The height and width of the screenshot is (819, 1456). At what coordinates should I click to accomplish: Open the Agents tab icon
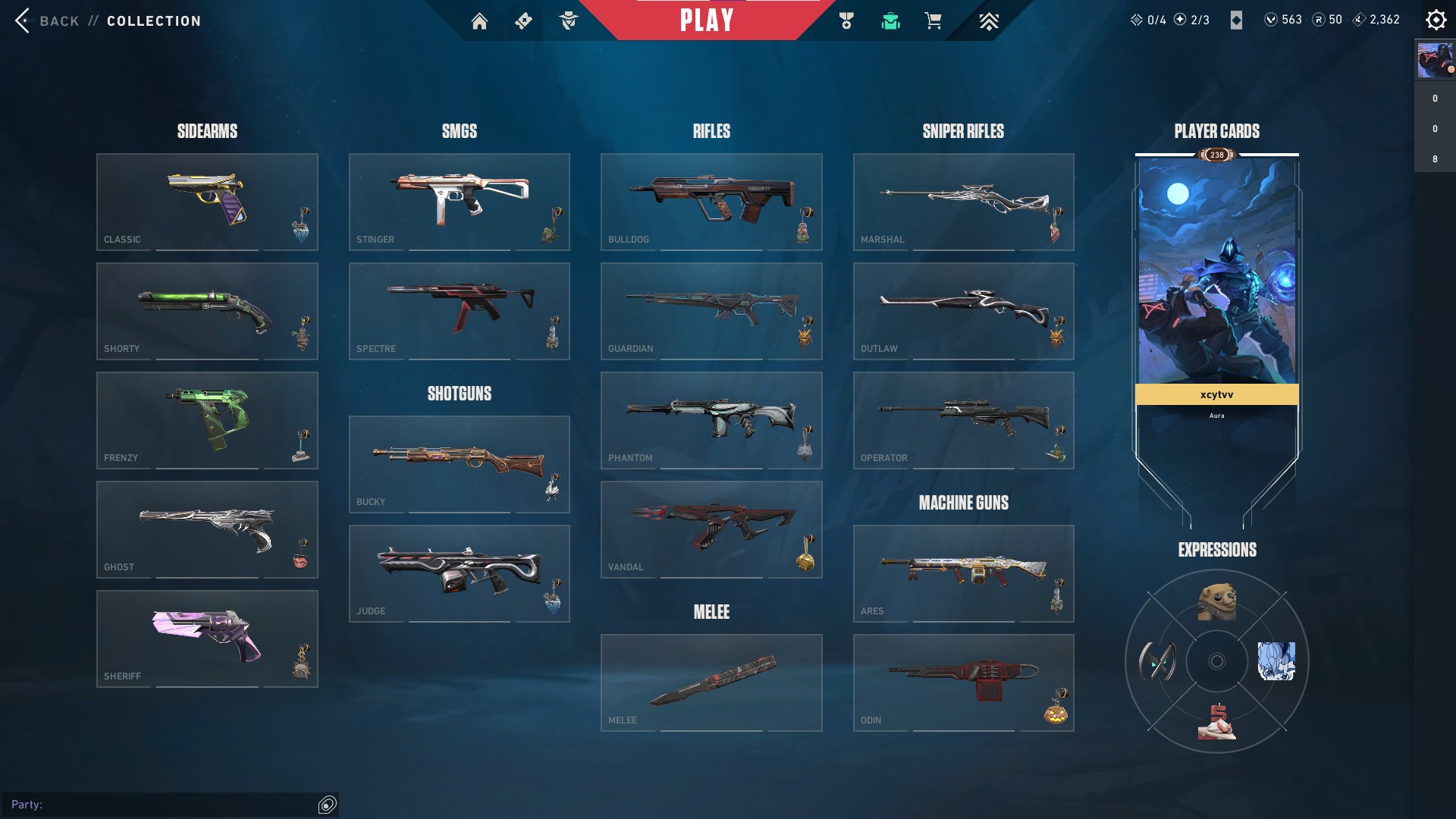click(x=570, y=21)
